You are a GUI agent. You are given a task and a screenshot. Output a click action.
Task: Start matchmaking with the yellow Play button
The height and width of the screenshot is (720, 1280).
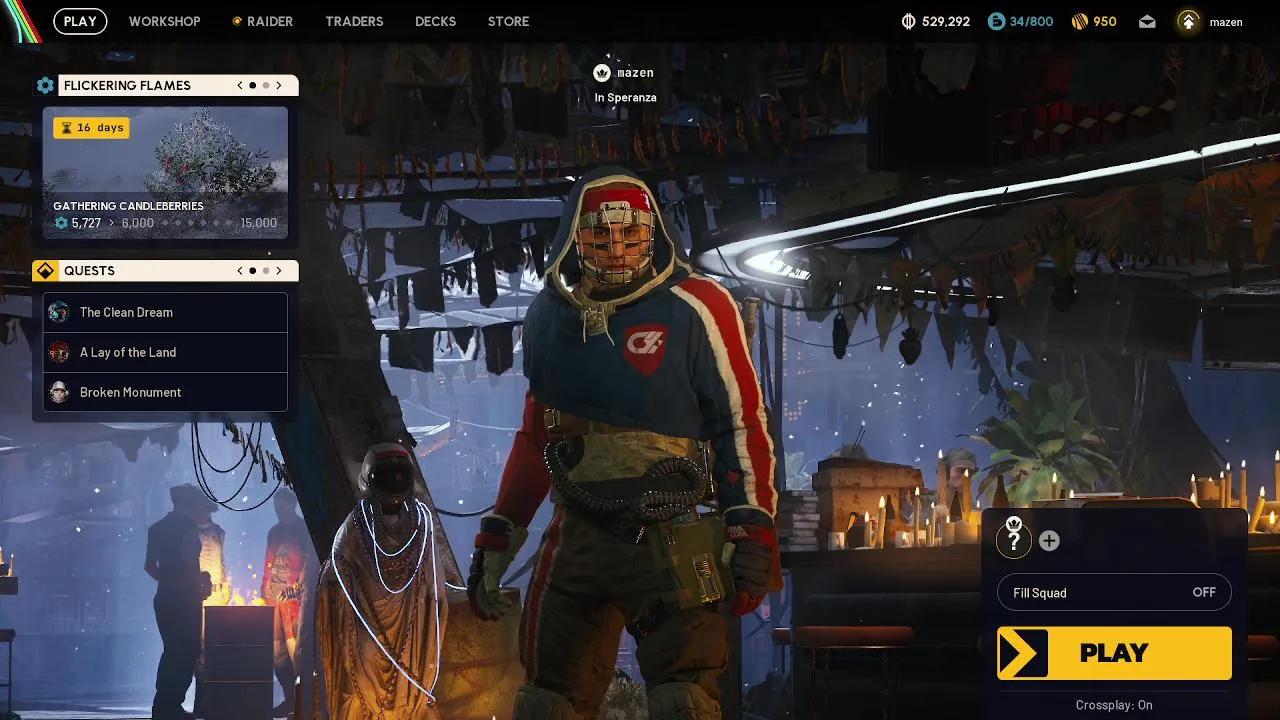point(1114,653)
